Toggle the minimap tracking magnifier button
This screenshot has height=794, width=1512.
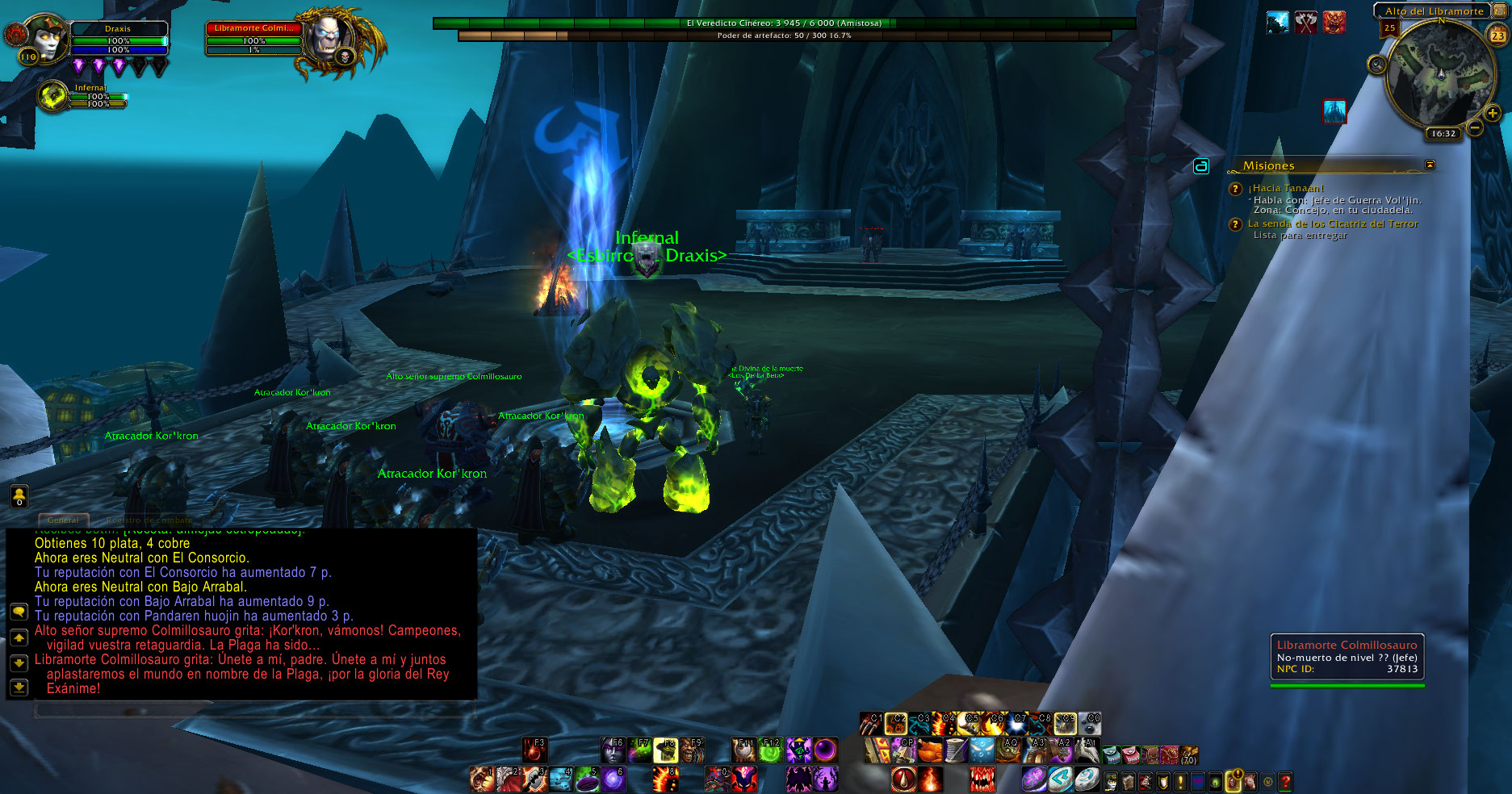[x=1377, y=65]
